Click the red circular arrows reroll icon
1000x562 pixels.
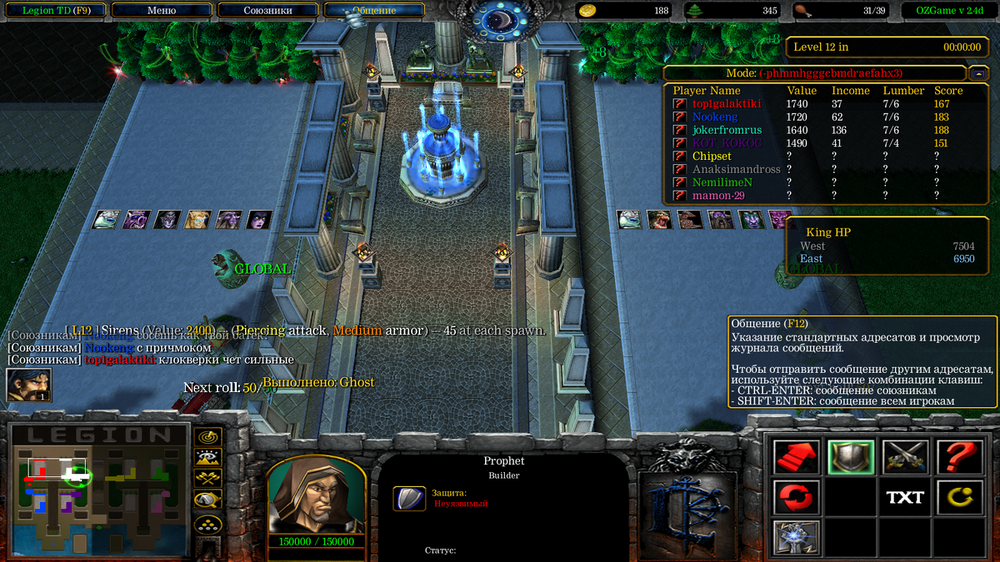tap(796, 496)
